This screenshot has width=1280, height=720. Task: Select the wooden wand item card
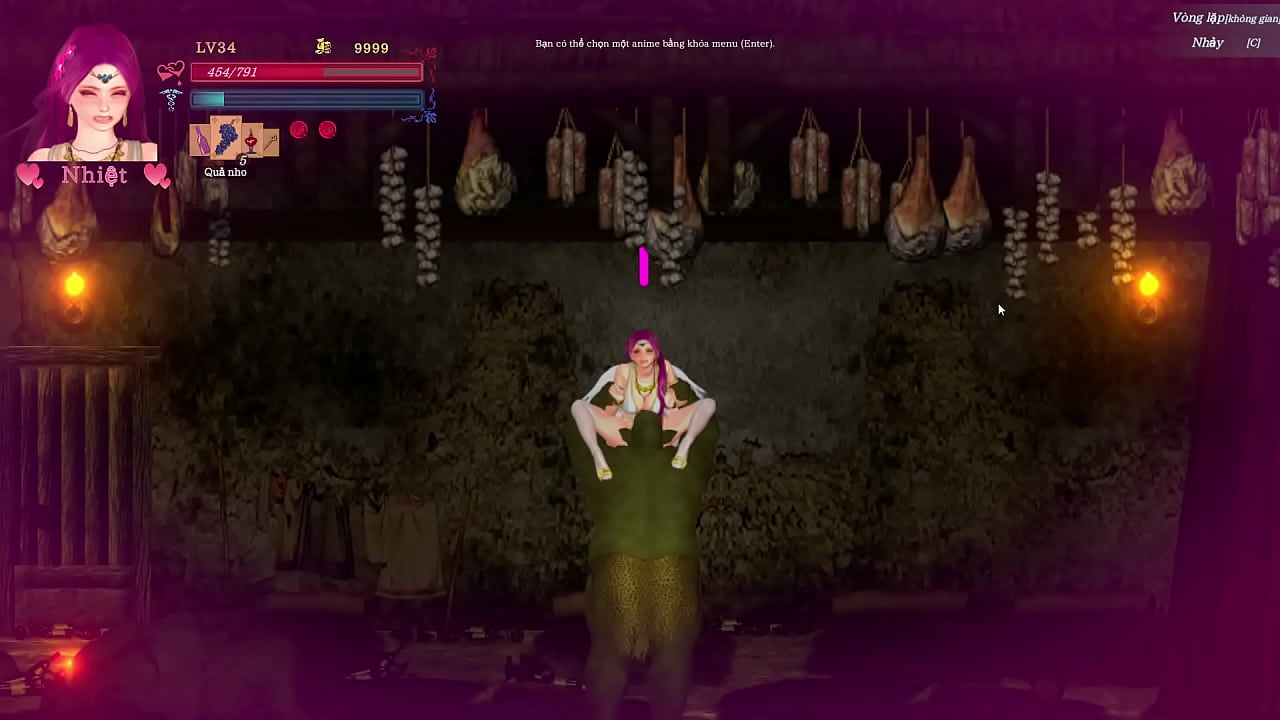pyautogui.click(x=270, y=141)
